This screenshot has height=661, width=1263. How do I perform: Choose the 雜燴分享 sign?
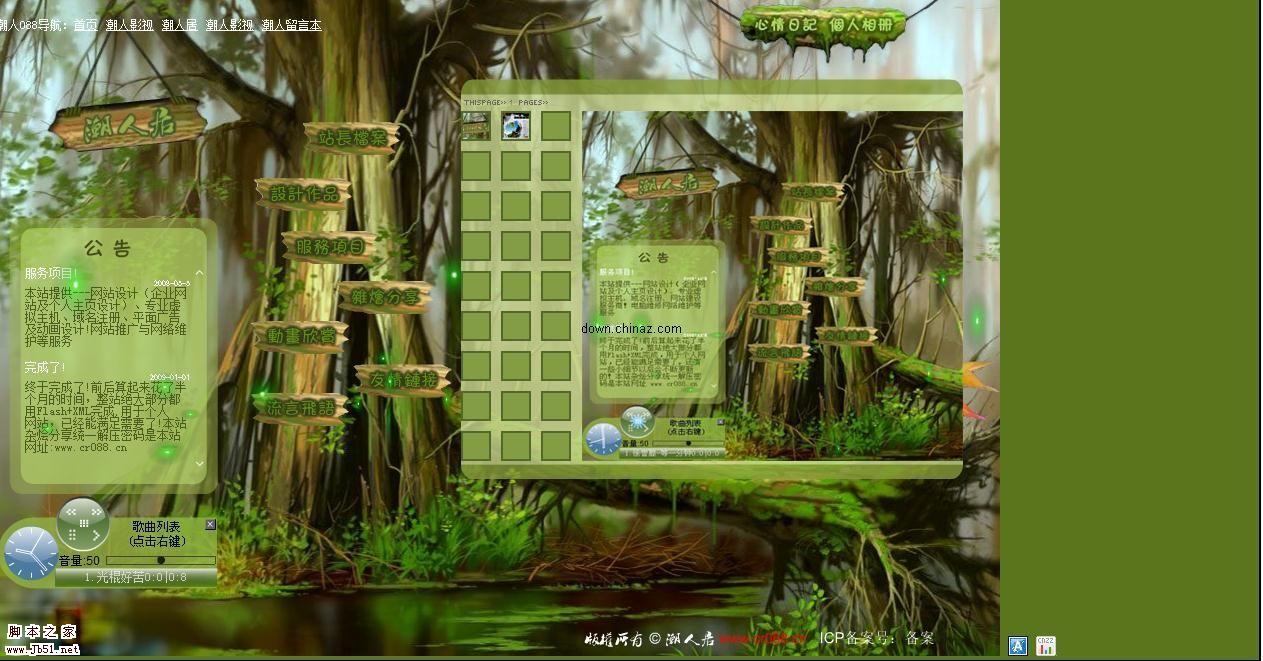click(385, 297)
